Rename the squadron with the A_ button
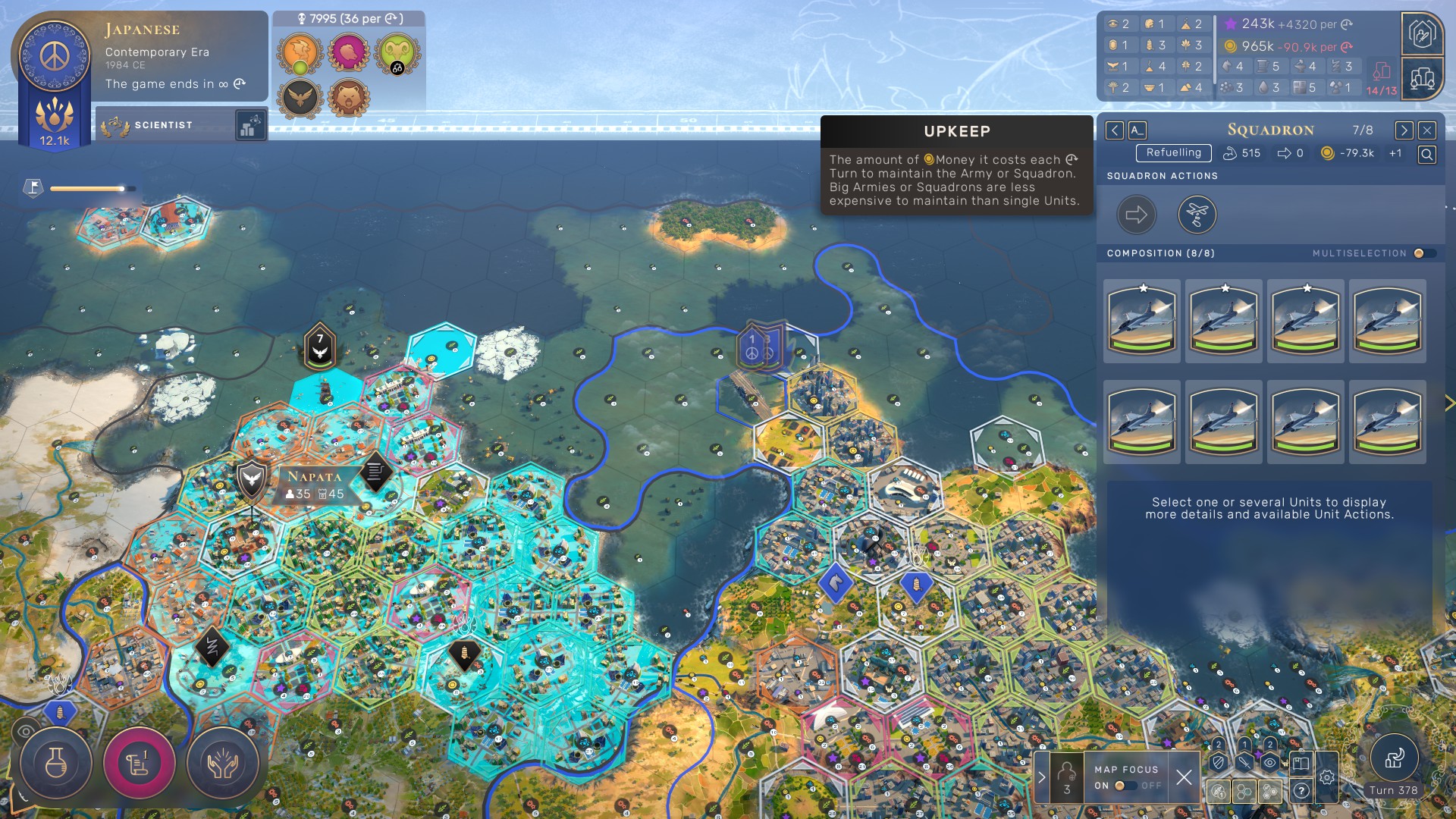The image size is (1456, 819). pyautogui.click(x=1137, y=130)
